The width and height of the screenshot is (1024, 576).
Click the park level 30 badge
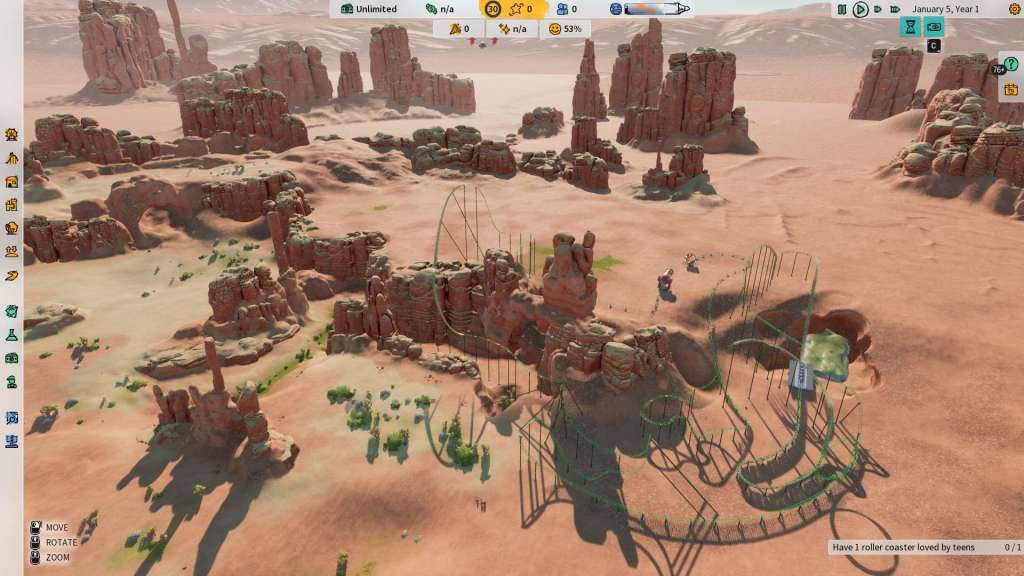pyautogui.click(x=493, y=9)
